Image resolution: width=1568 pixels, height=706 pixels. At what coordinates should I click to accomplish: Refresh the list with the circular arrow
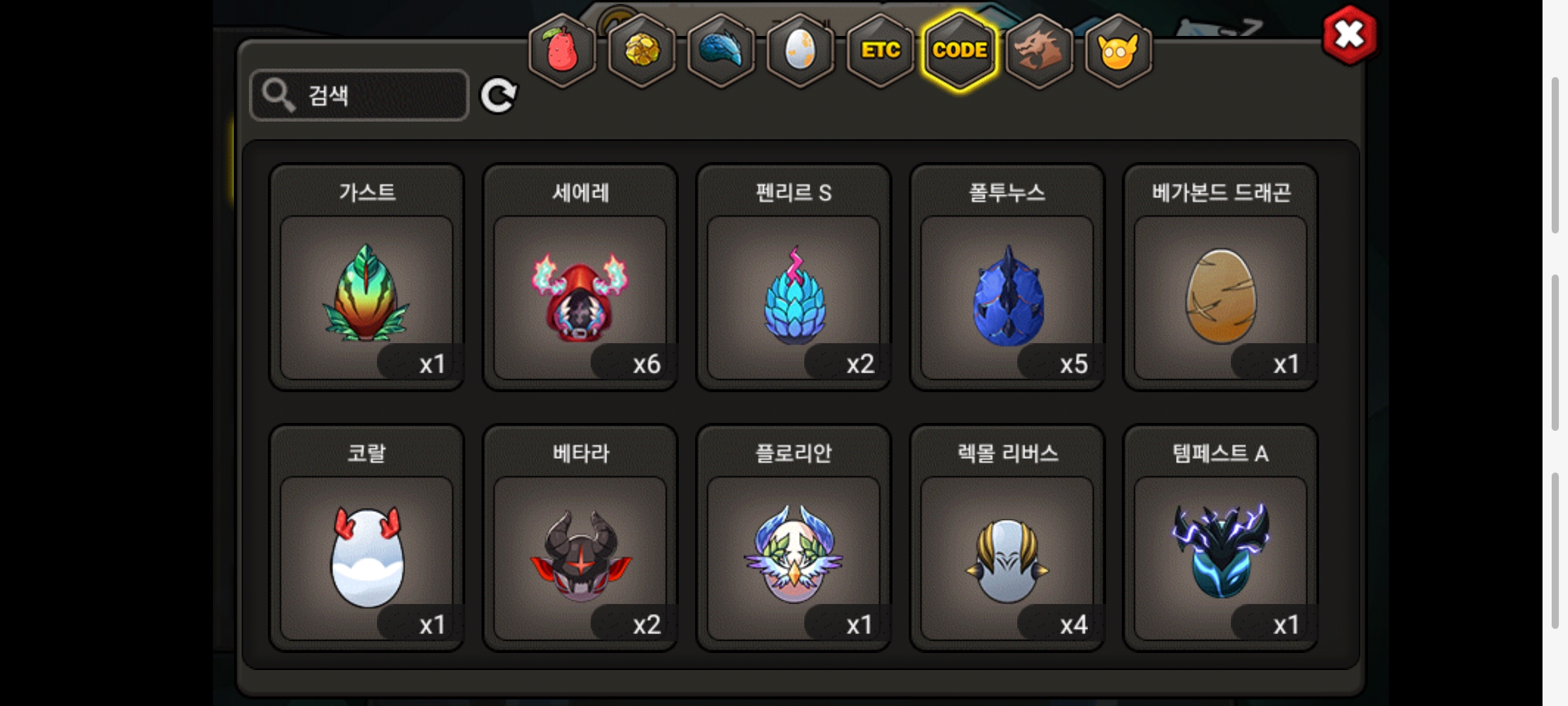498,96
